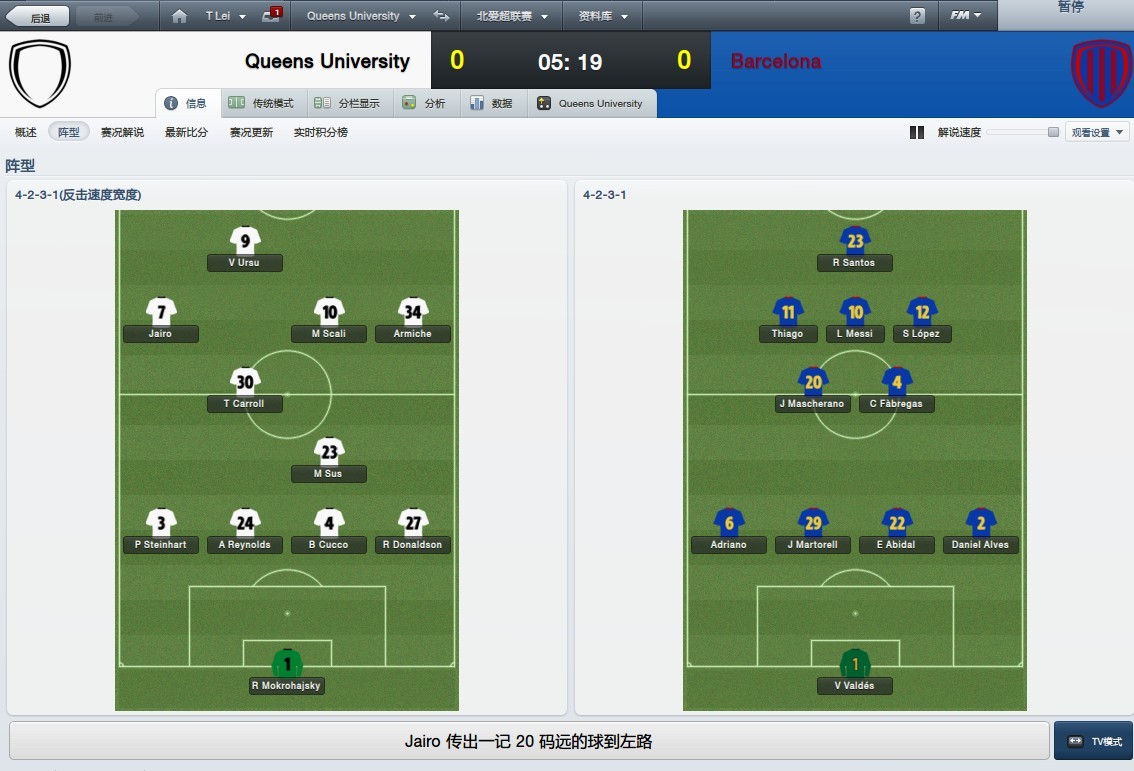Go back with the 后退 button
1134x771 pixels.
tap(39, 16)
